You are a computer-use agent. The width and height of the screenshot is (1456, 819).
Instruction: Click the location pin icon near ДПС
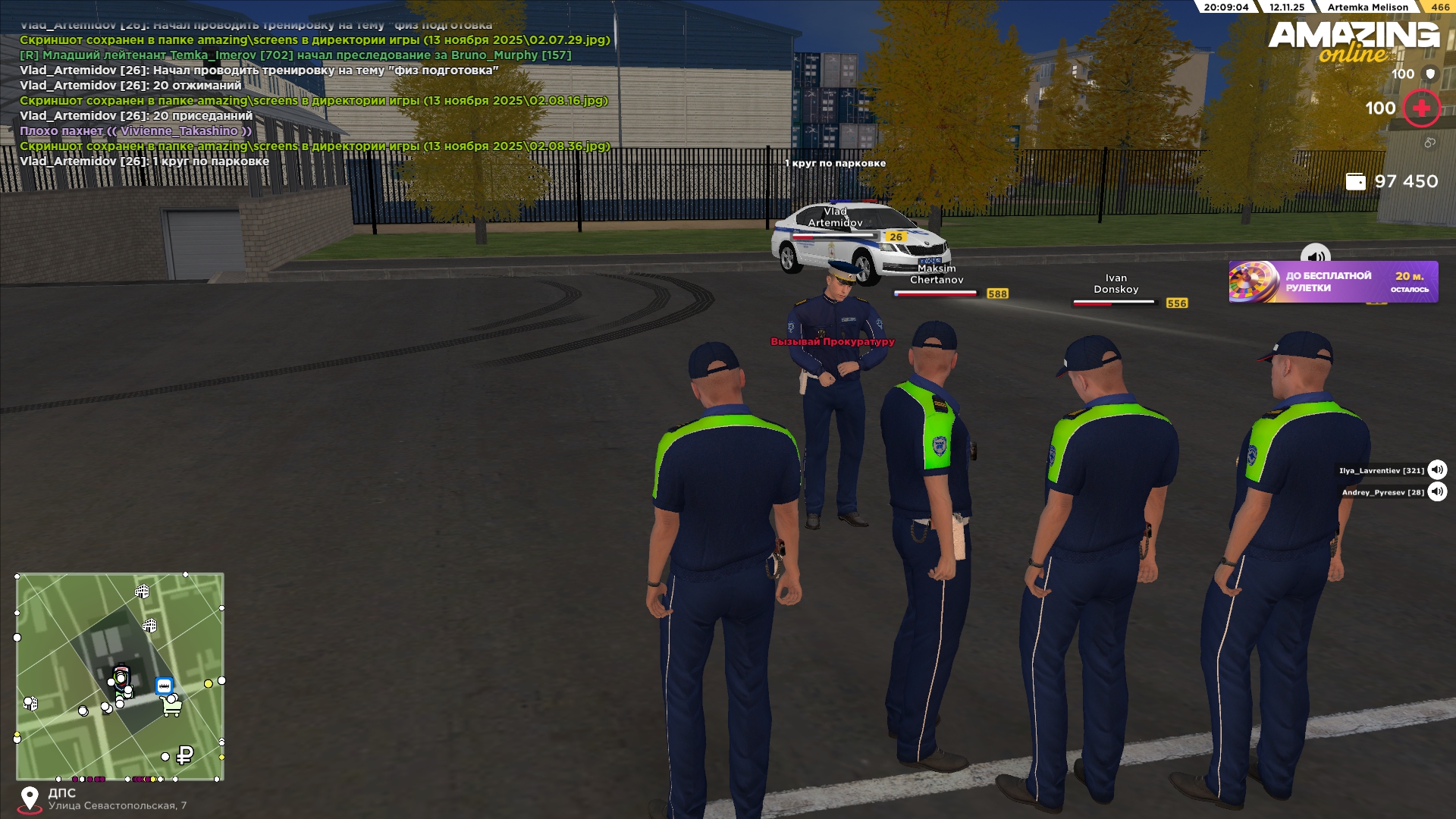click(30, 799)
